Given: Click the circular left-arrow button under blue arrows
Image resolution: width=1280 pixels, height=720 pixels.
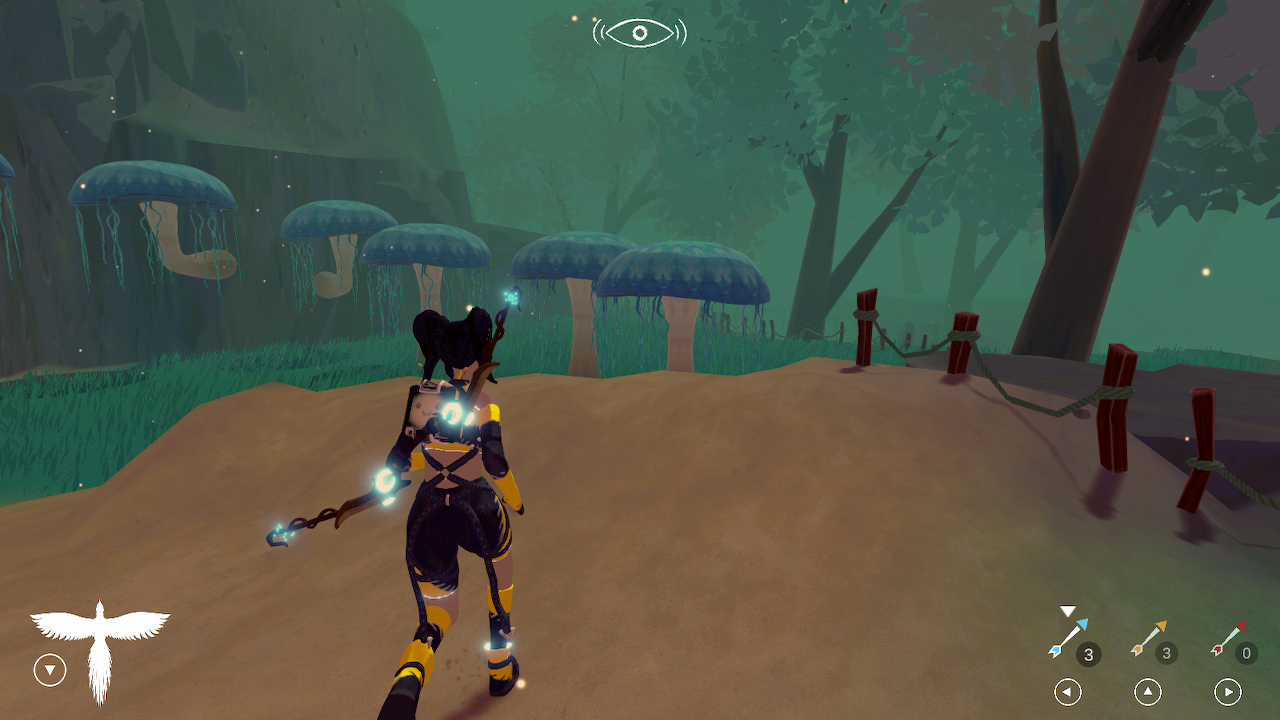Looking at the screenshot, I should (x=1068, y=692).
